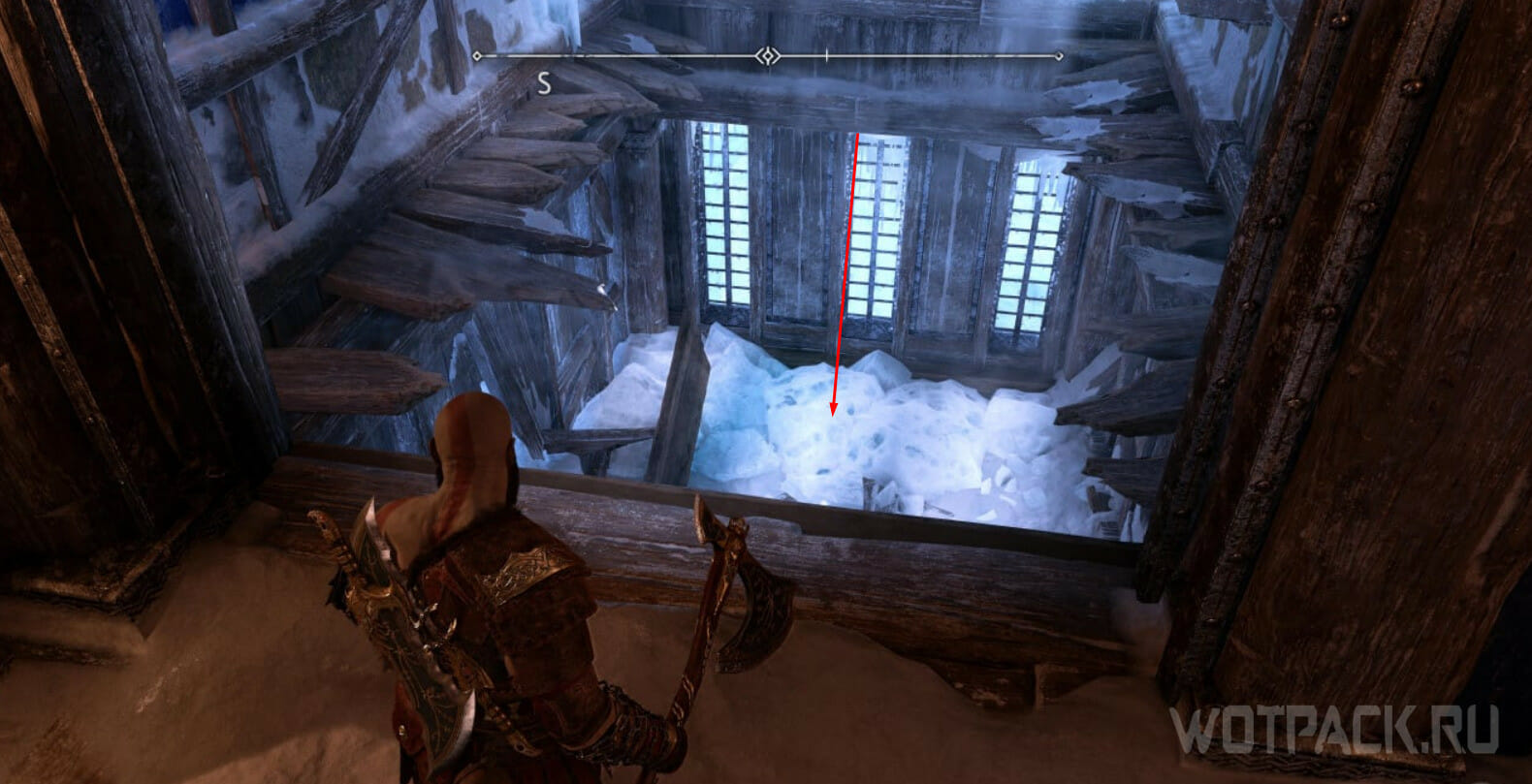This screenshot has width=1532, height=784.
Task: Click the diamond marker on the compass bar
Action: (769, 56)
